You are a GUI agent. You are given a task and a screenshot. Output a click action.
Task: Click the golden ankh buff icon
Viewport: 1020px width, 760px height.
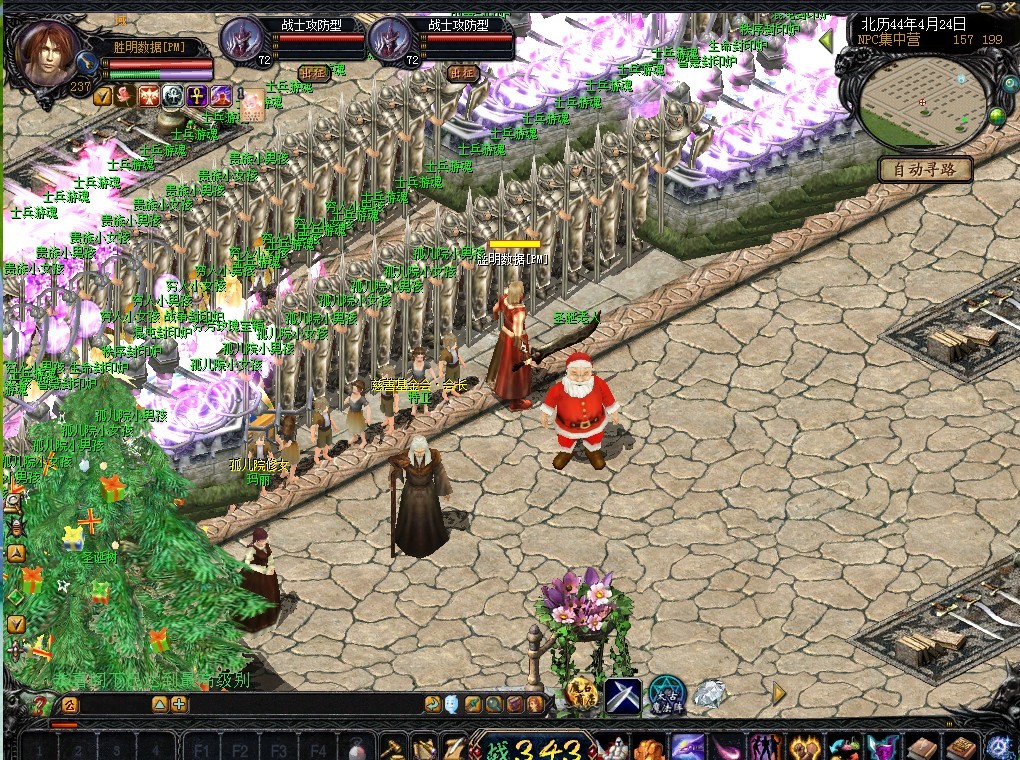click(196, 96)
